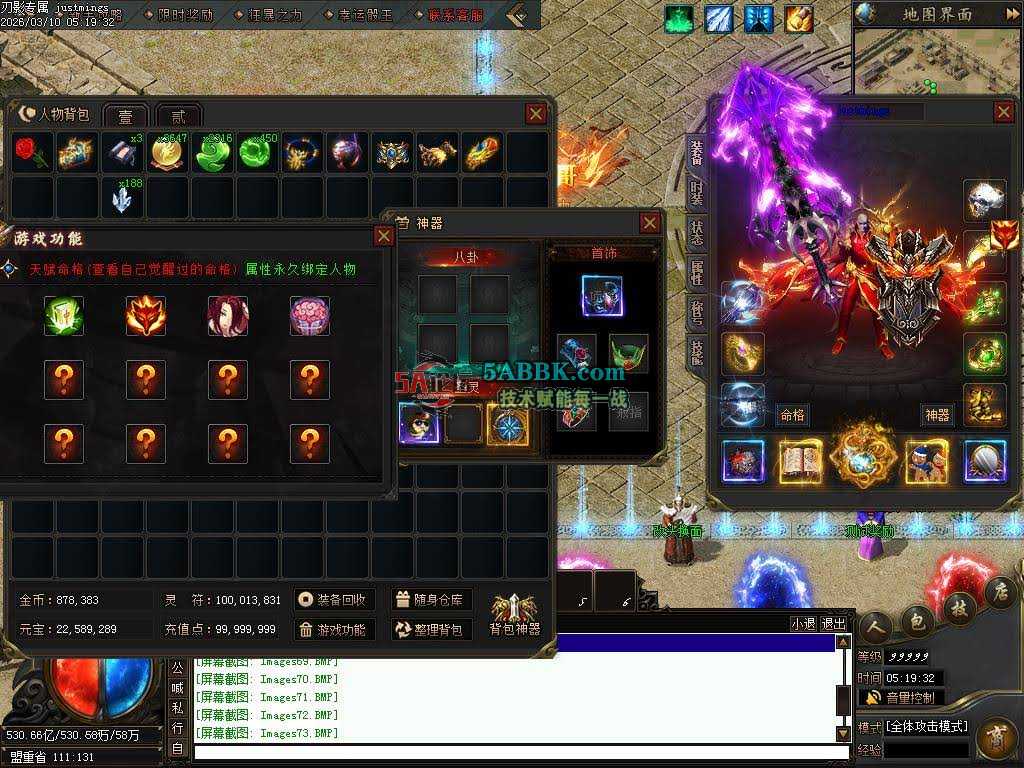
Task: Open the 幸运骰王 lucky dice menu
Action: point(366,15)
